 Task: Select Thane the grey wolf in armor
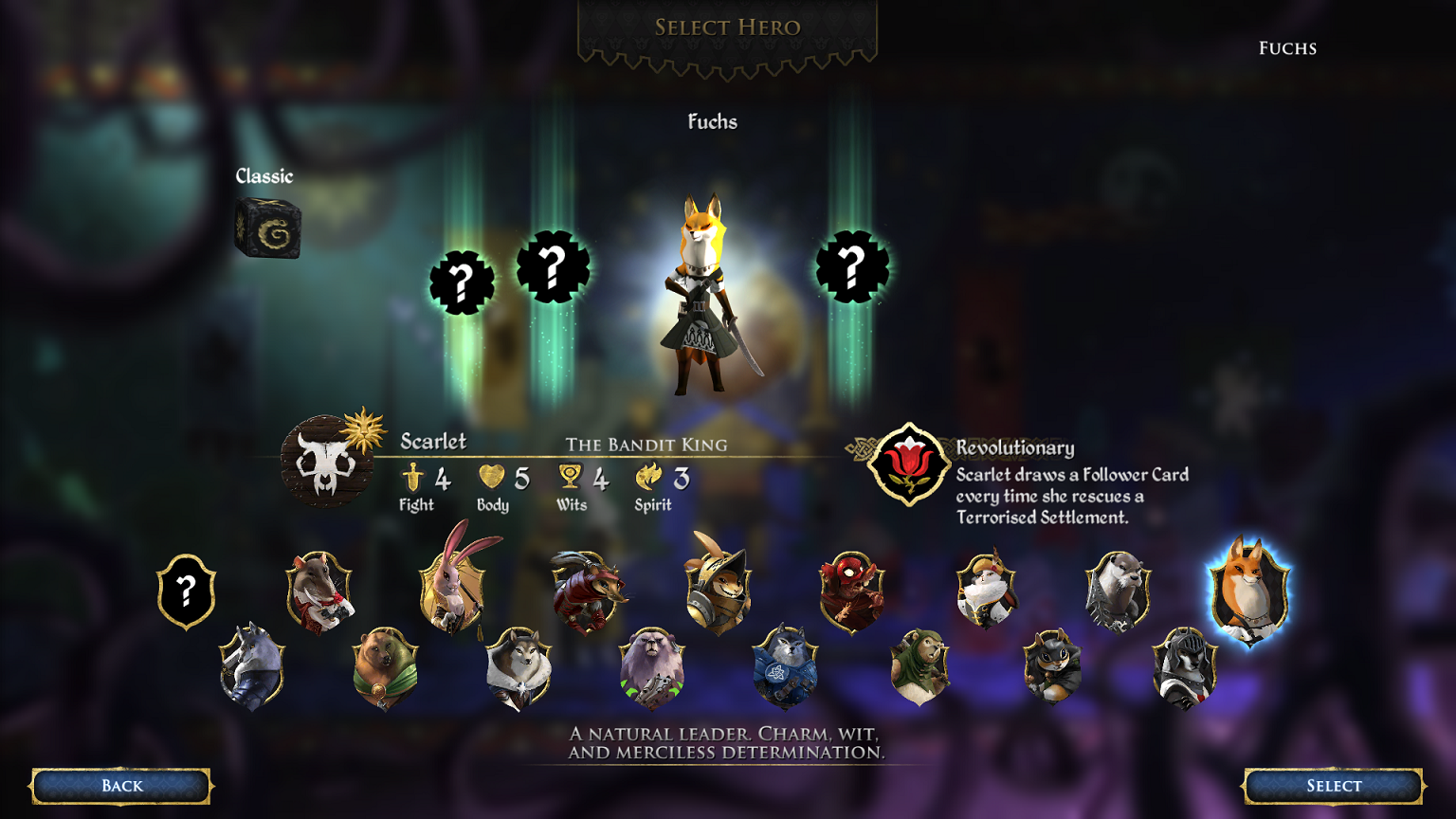pos(252,667)
